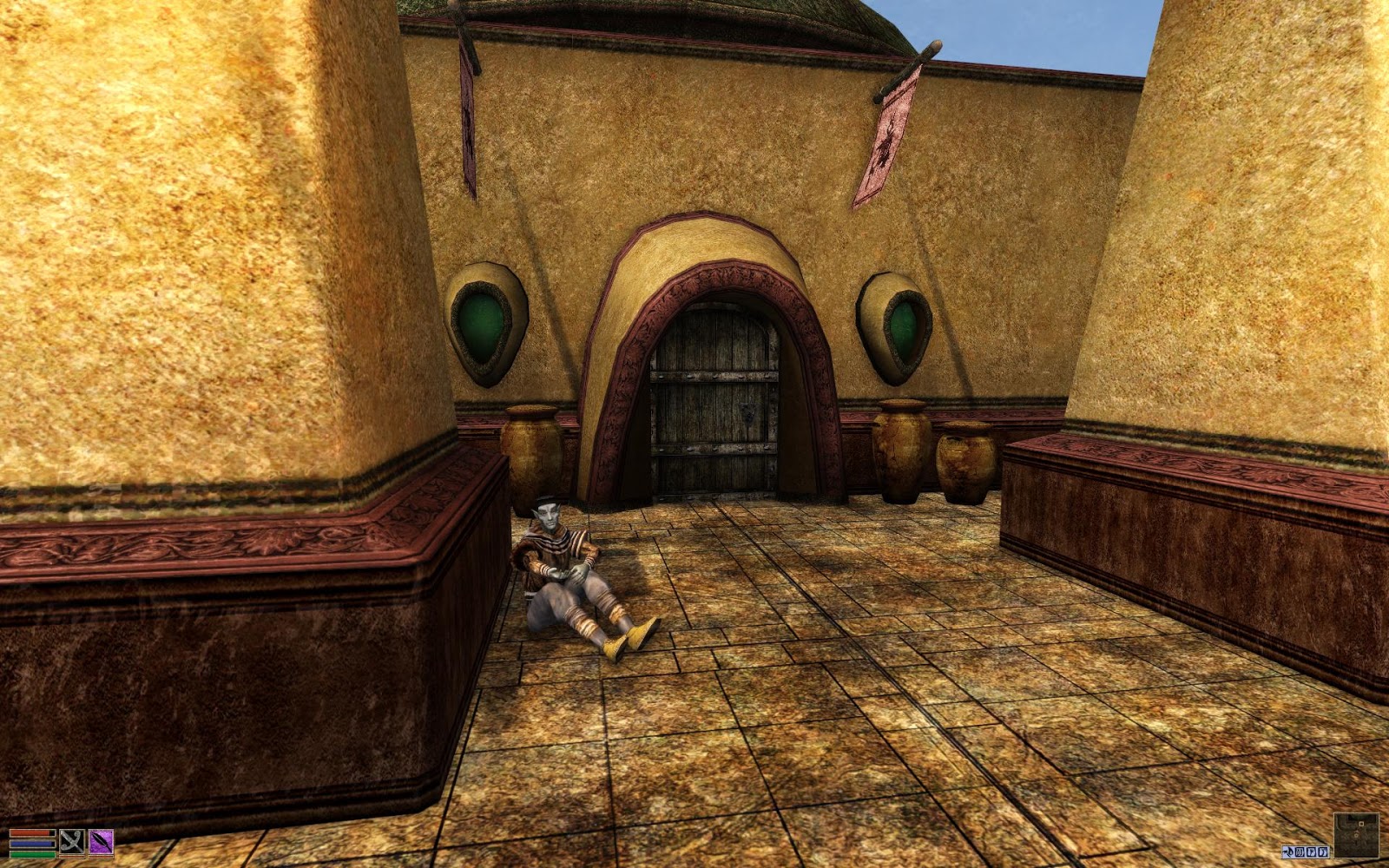Click the leftmost active magic effect icon

(1288, 852)
